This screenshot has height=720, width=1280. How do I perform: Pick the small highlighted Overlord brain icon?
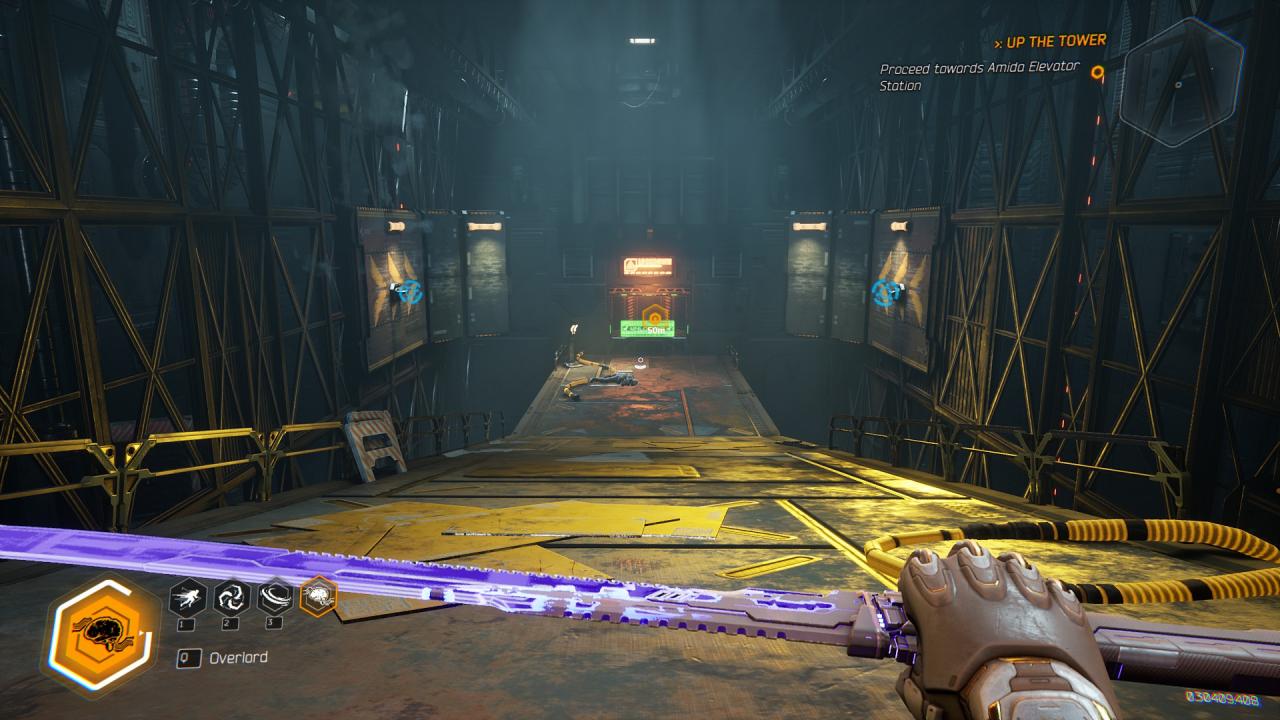point(318,597)
